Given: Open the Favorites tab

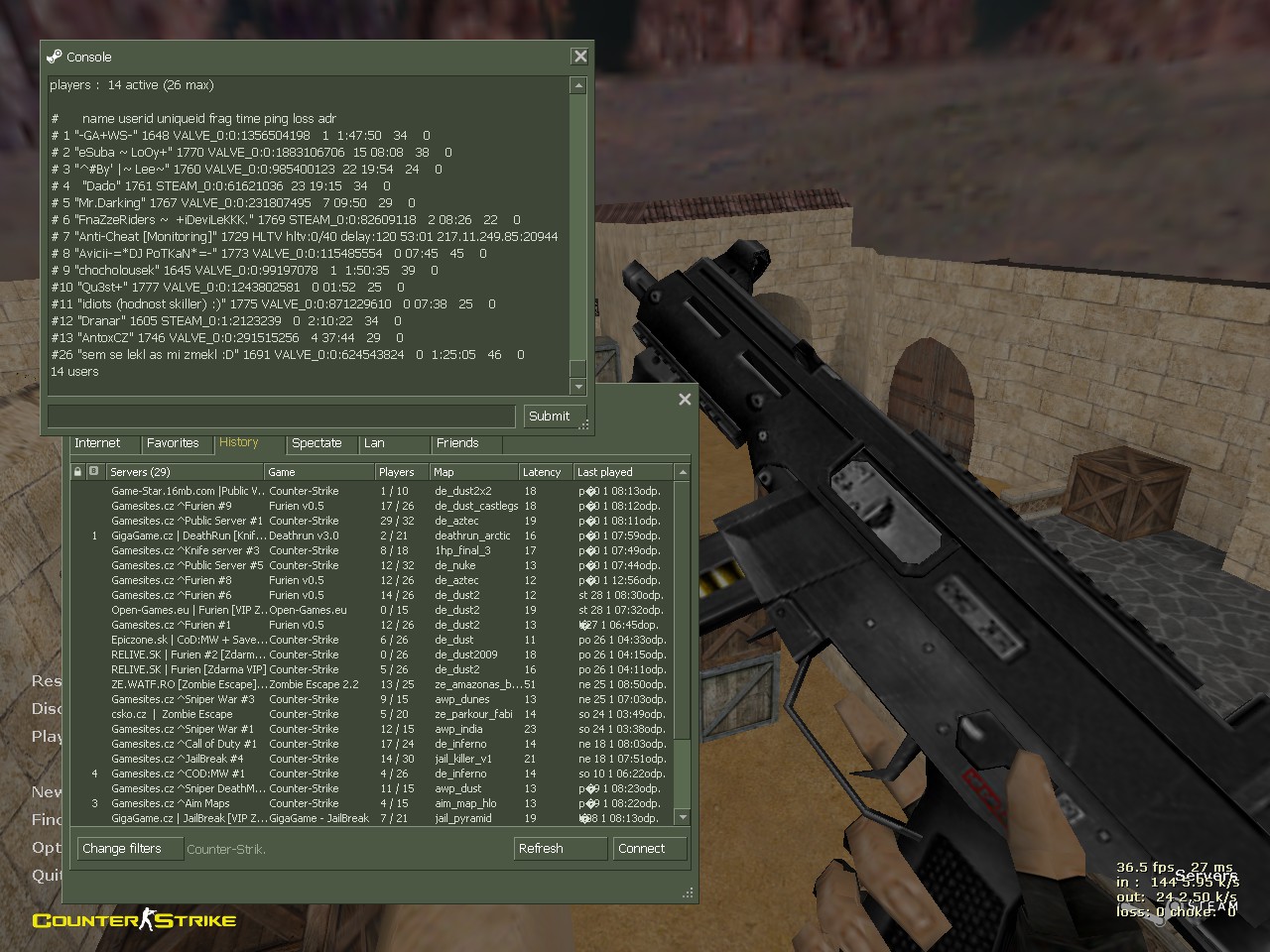Looking at the screenshot, I should tap(173, 443).
